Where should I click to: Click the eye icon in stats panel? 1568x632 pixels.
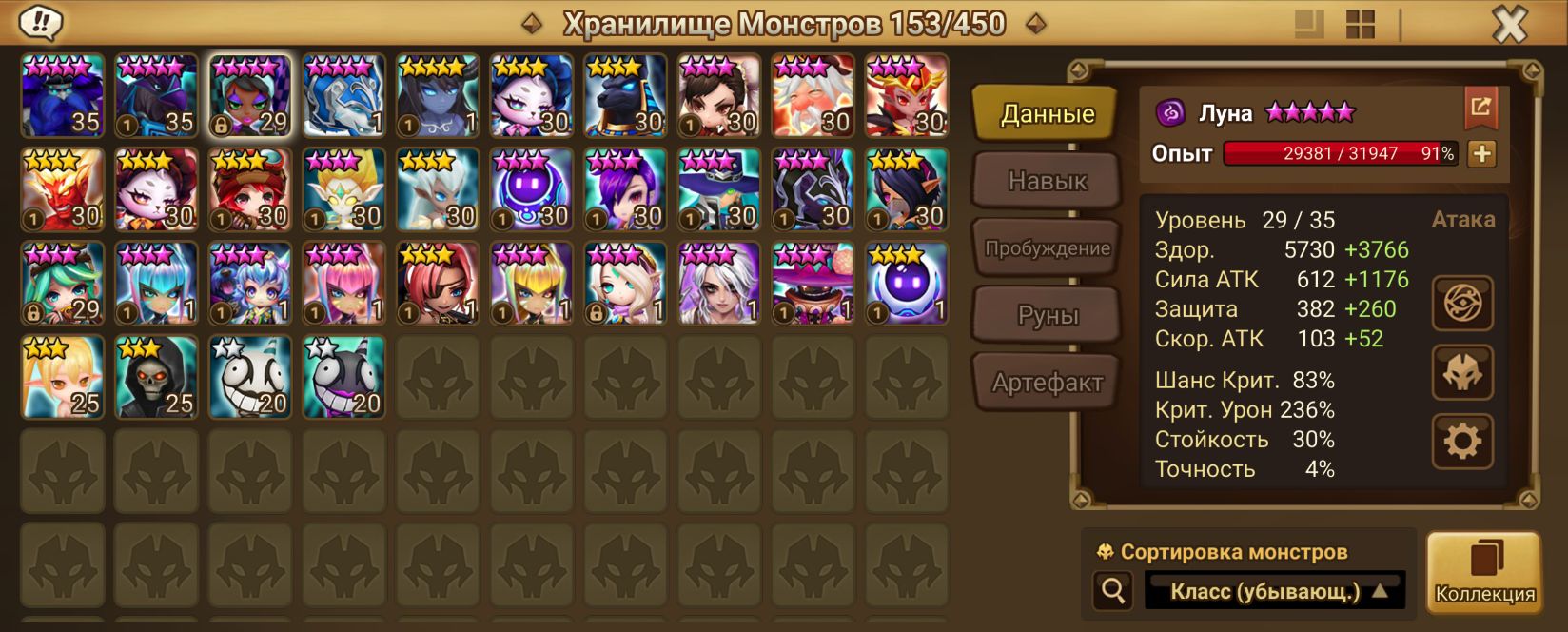1462,304
